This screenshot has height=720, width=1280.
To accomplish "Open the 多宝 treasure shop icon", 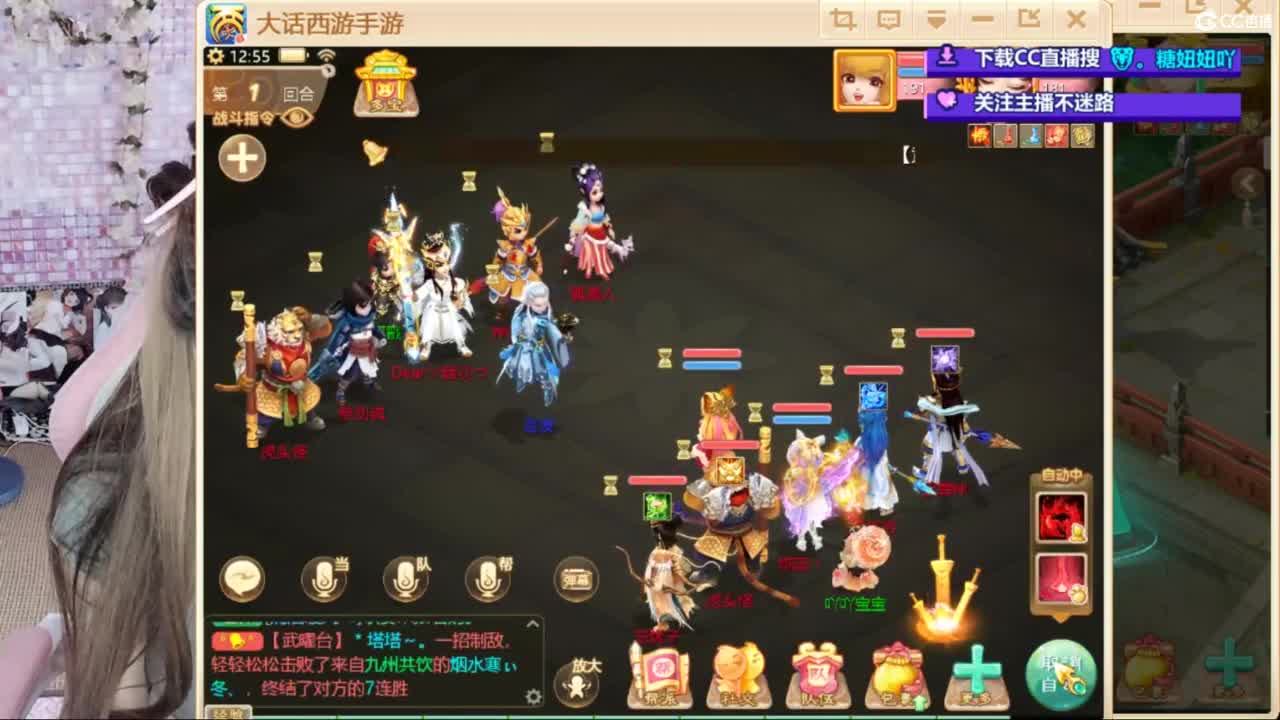I will pyautogui.click(x=385, y=88).
